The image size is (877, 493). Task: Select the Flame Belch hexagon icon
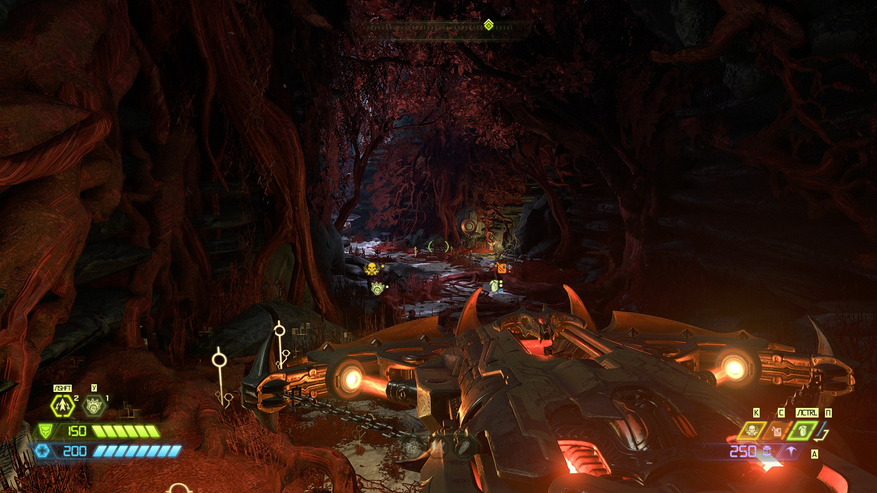(x=94, y=406)
